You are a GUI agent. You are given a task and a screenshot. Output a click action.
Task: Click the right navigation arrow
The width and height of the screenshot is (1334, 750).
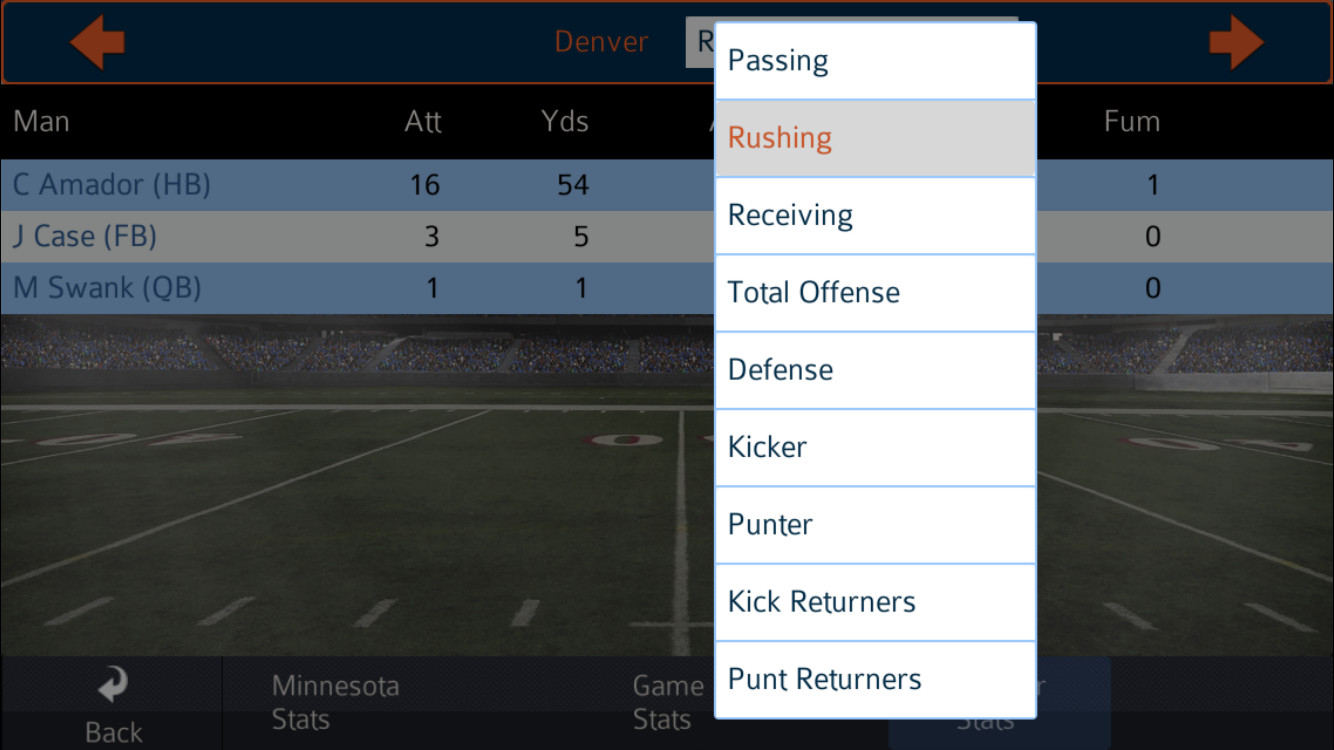(x=1236, y=42)
